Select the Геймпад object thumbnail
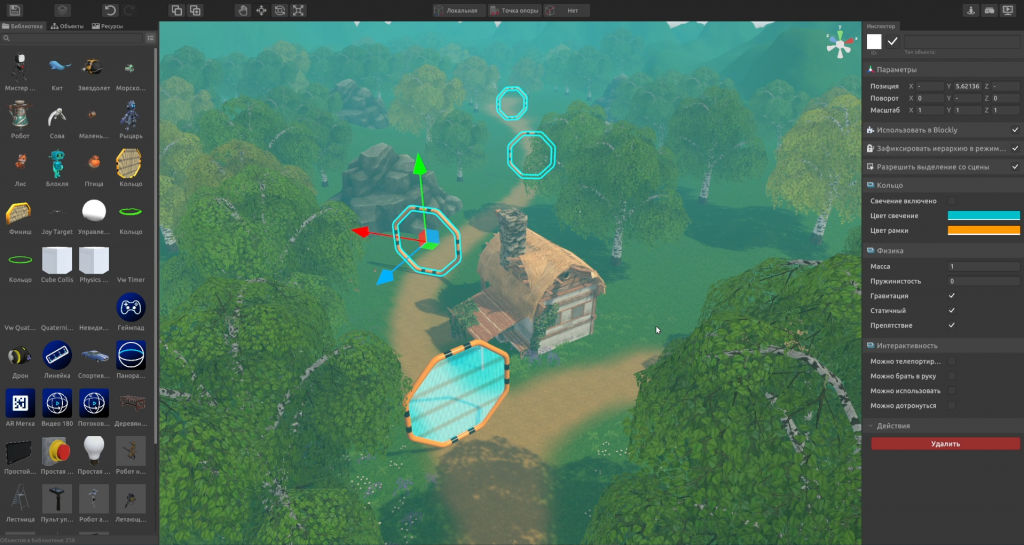Screen dimensions: 1024x545 (131, 307)
